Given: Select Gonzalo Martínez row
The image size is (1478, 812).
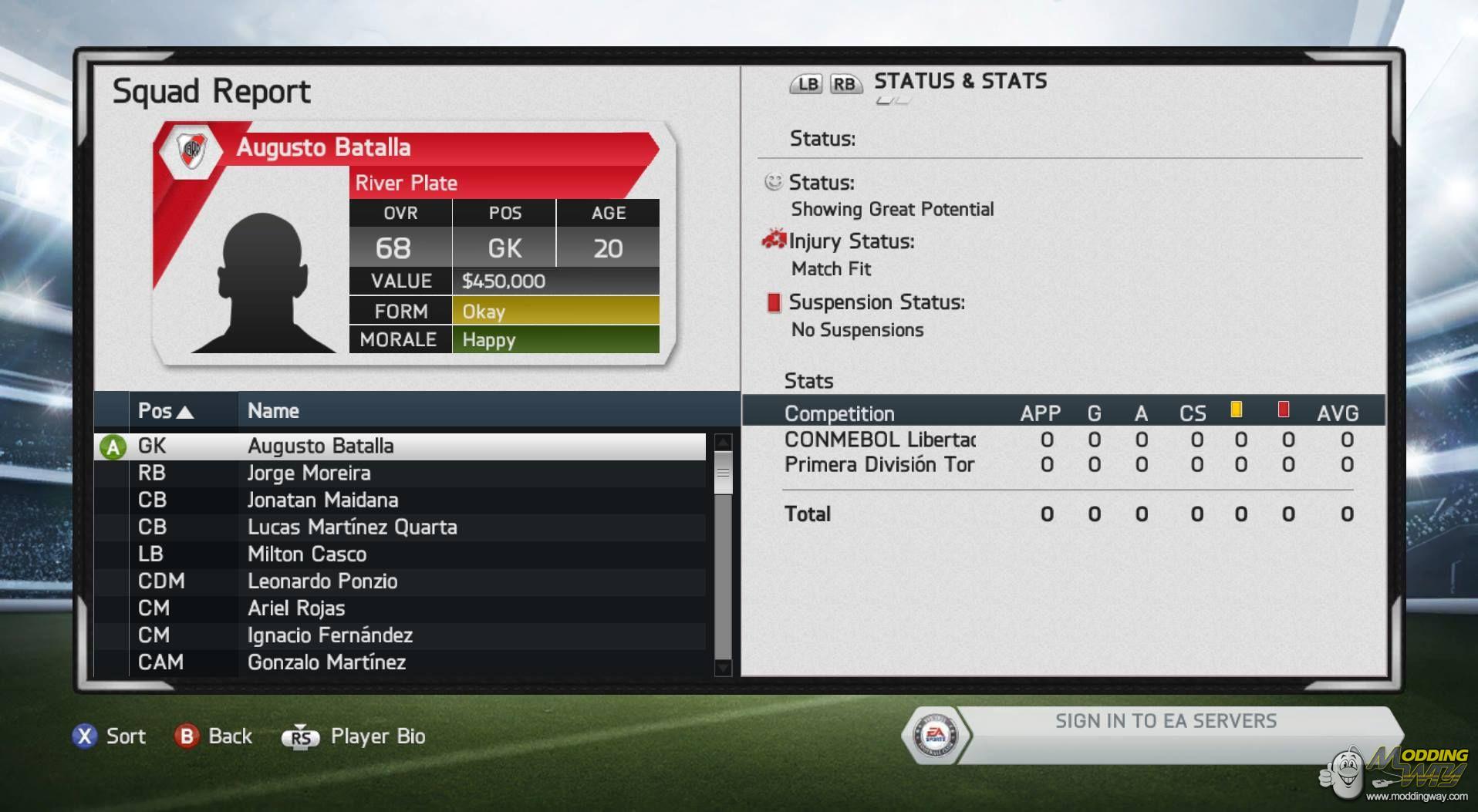Looking at the screenshot, I should click(401, 662).
